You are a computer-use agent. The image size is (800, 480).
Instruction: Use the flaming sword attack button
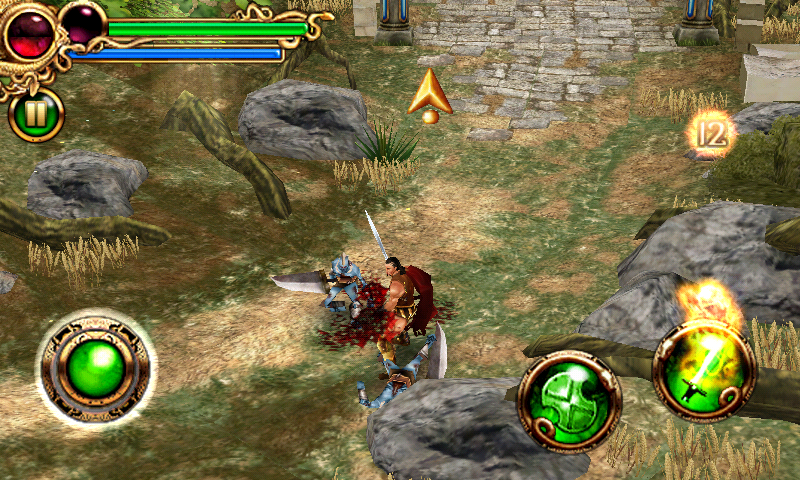[703, 371]
